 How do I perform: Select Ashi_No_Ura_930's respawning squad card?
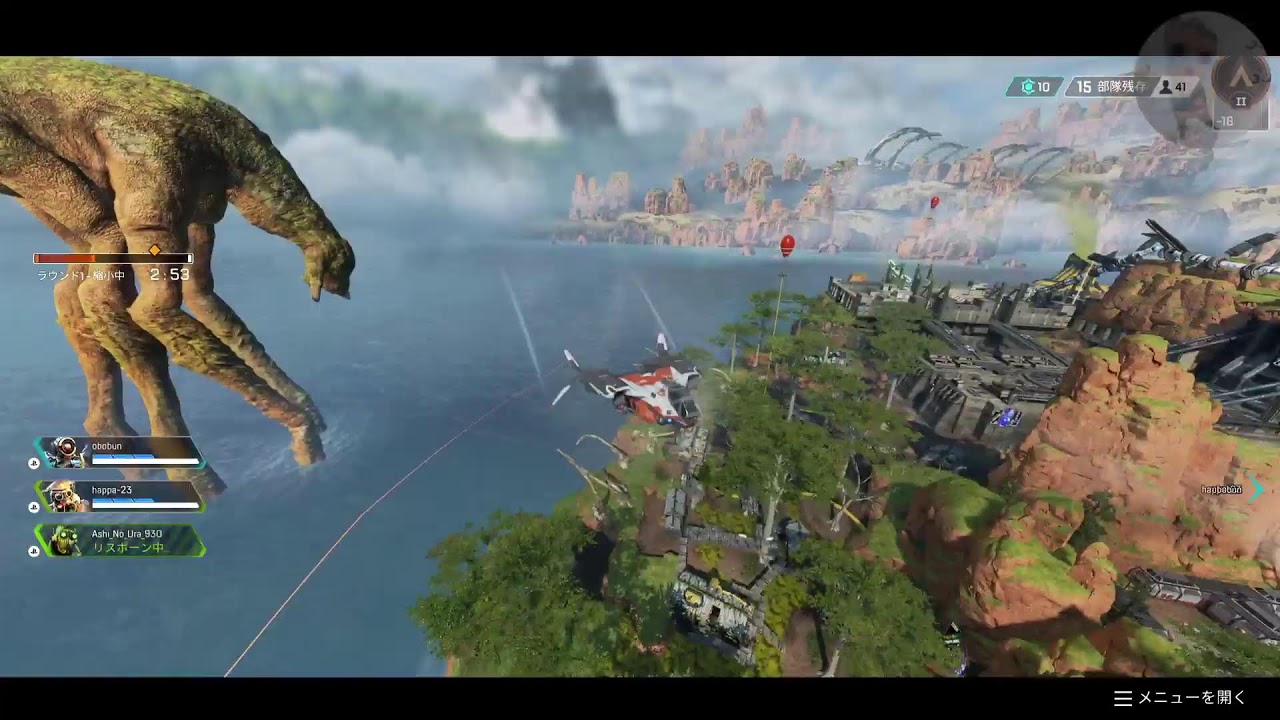pyautogui.click(x=120, y=540)
